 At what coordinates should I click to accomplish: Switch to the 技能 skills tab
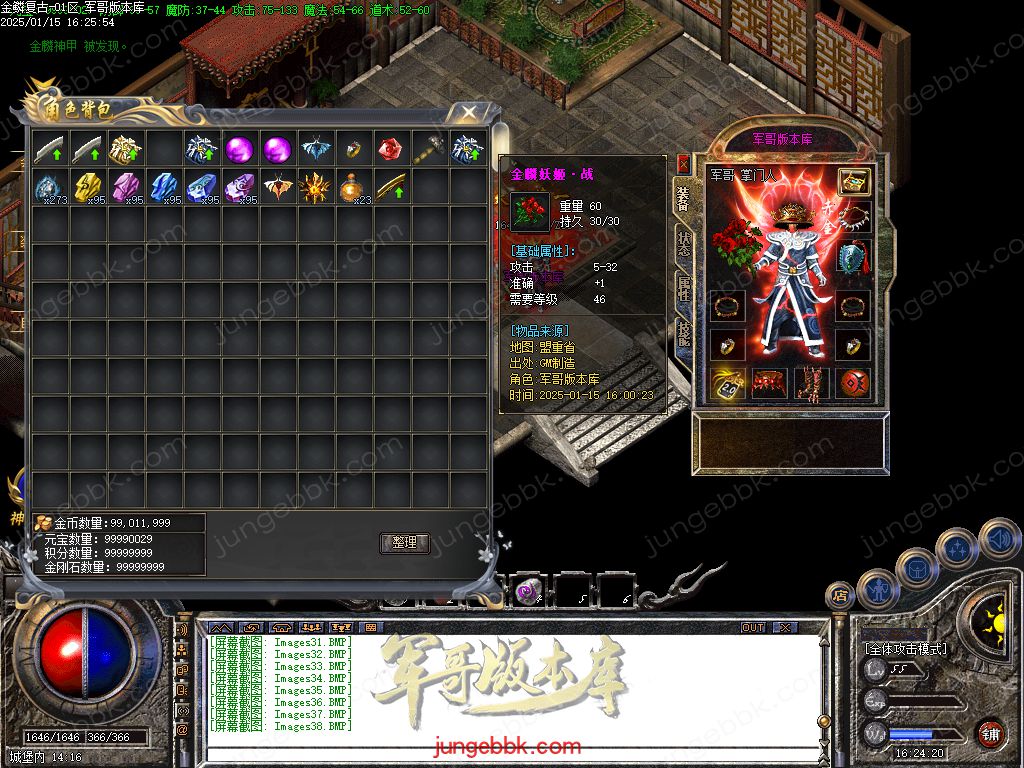click(683, 335)
